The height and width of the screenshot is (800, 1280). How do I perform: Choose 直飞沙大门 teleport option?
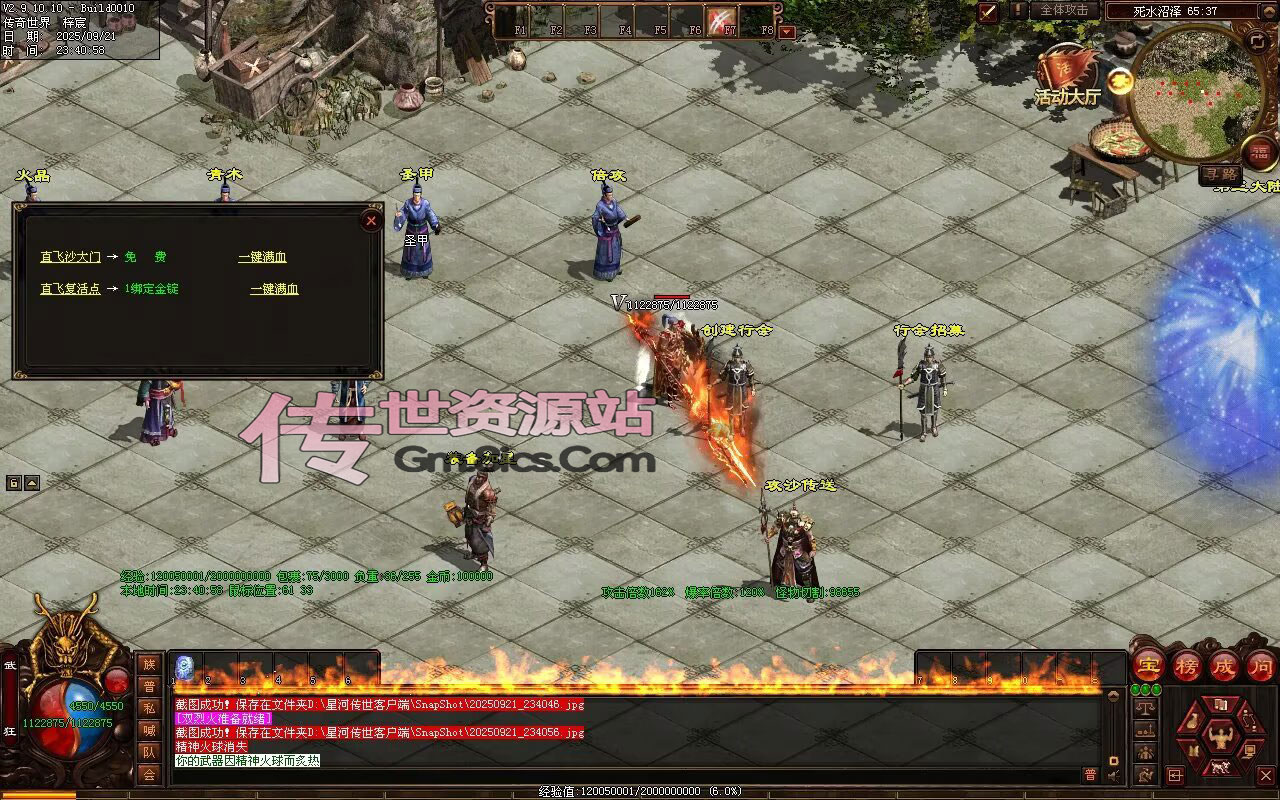[70, 257]
